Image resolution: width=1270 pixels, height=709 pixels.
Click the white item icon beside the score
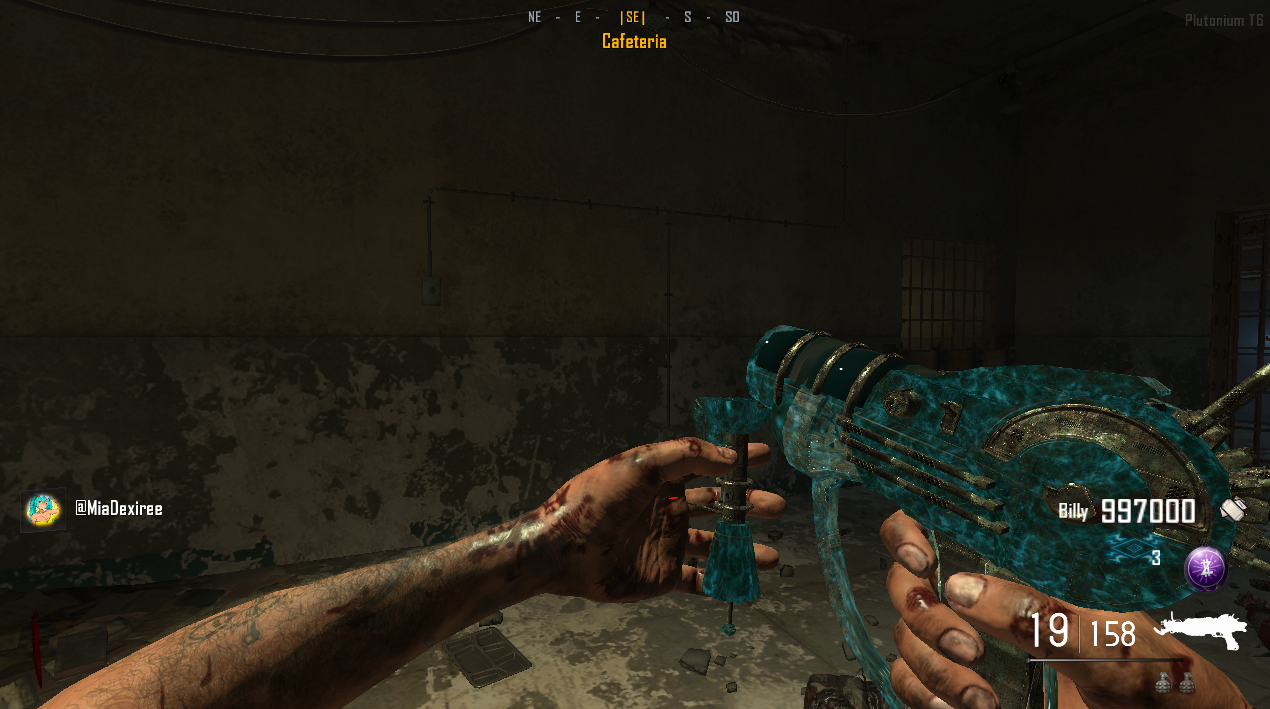[1232, 509]
